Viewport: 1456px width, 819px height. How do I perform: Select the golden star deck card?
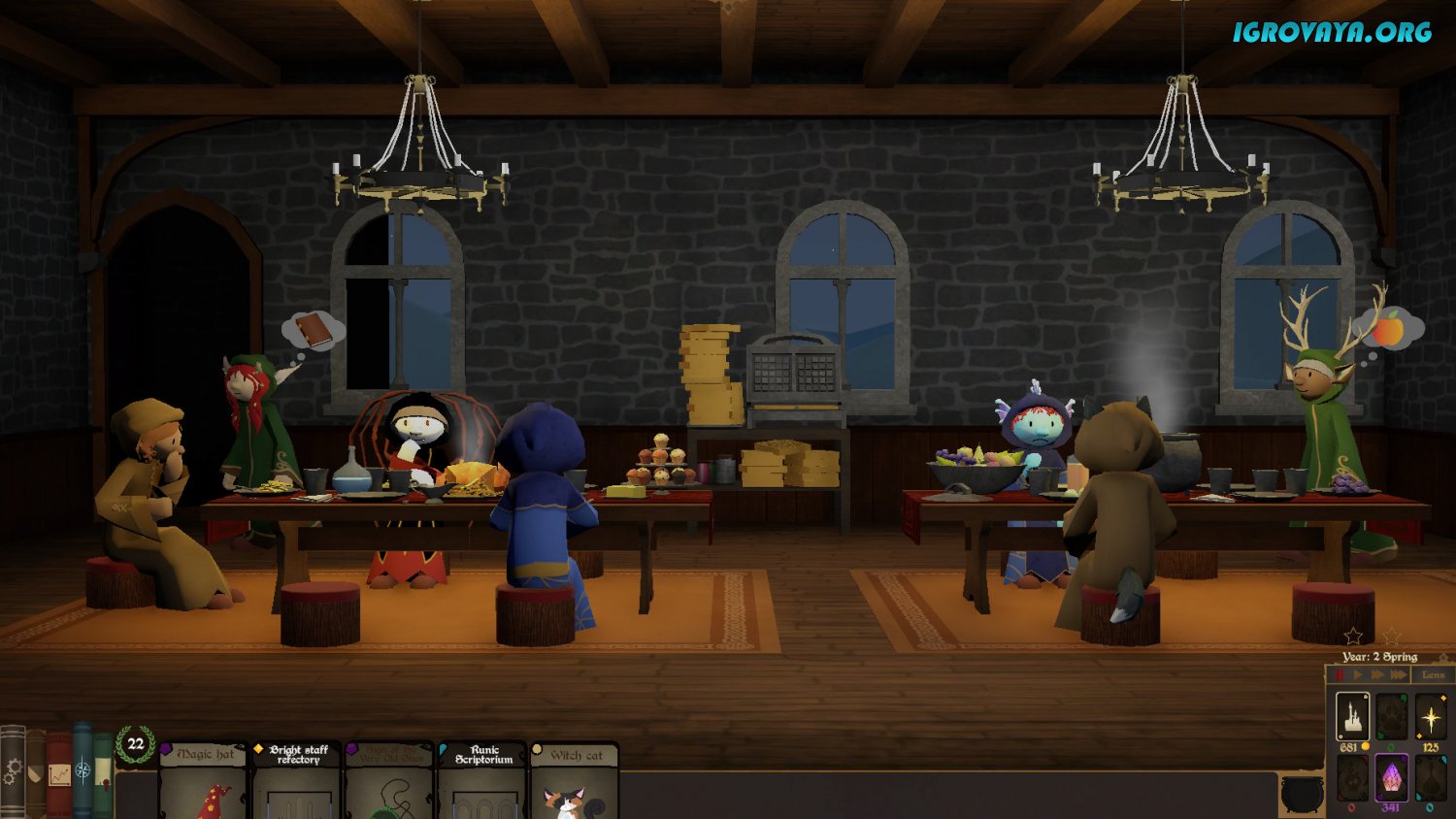point(1431,717)
